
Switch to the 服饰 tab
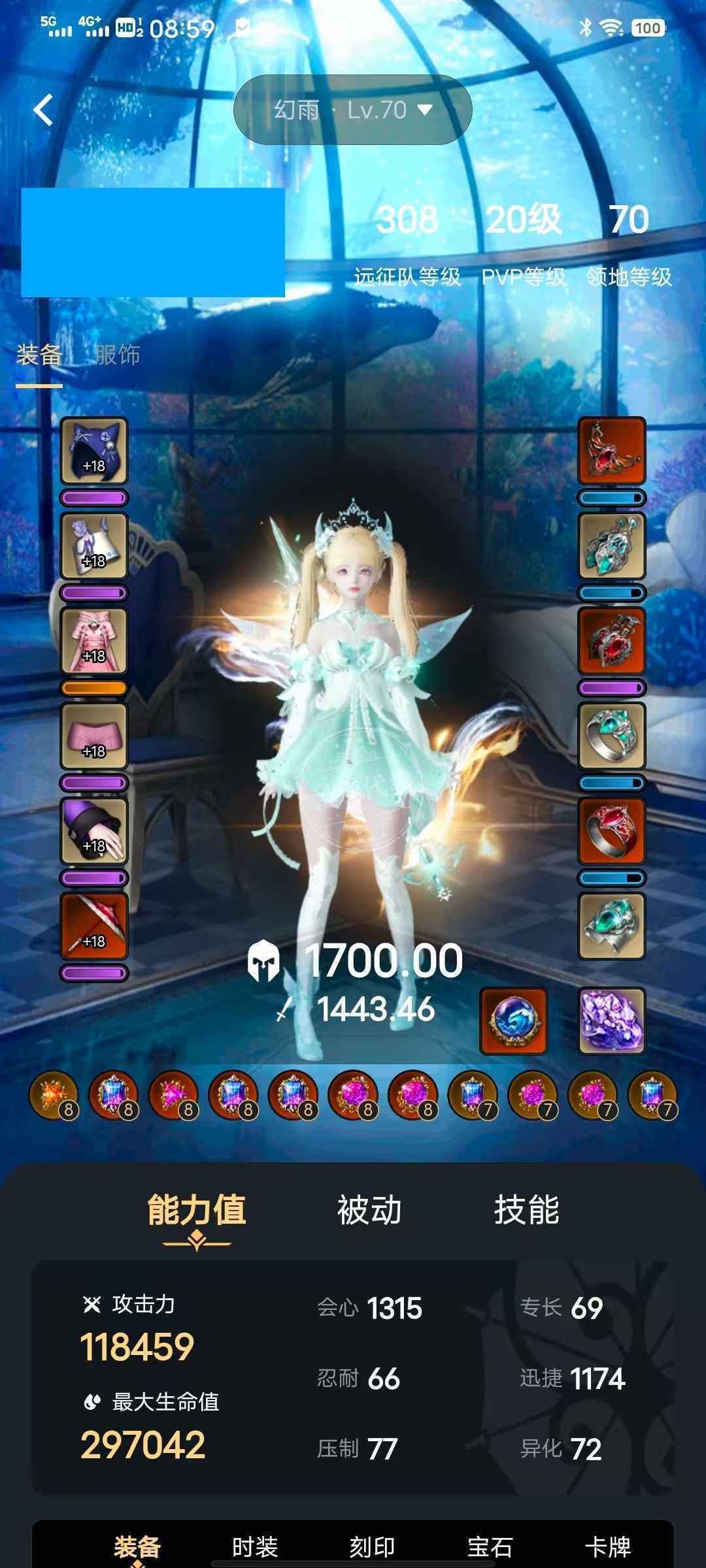coord(117,355)
